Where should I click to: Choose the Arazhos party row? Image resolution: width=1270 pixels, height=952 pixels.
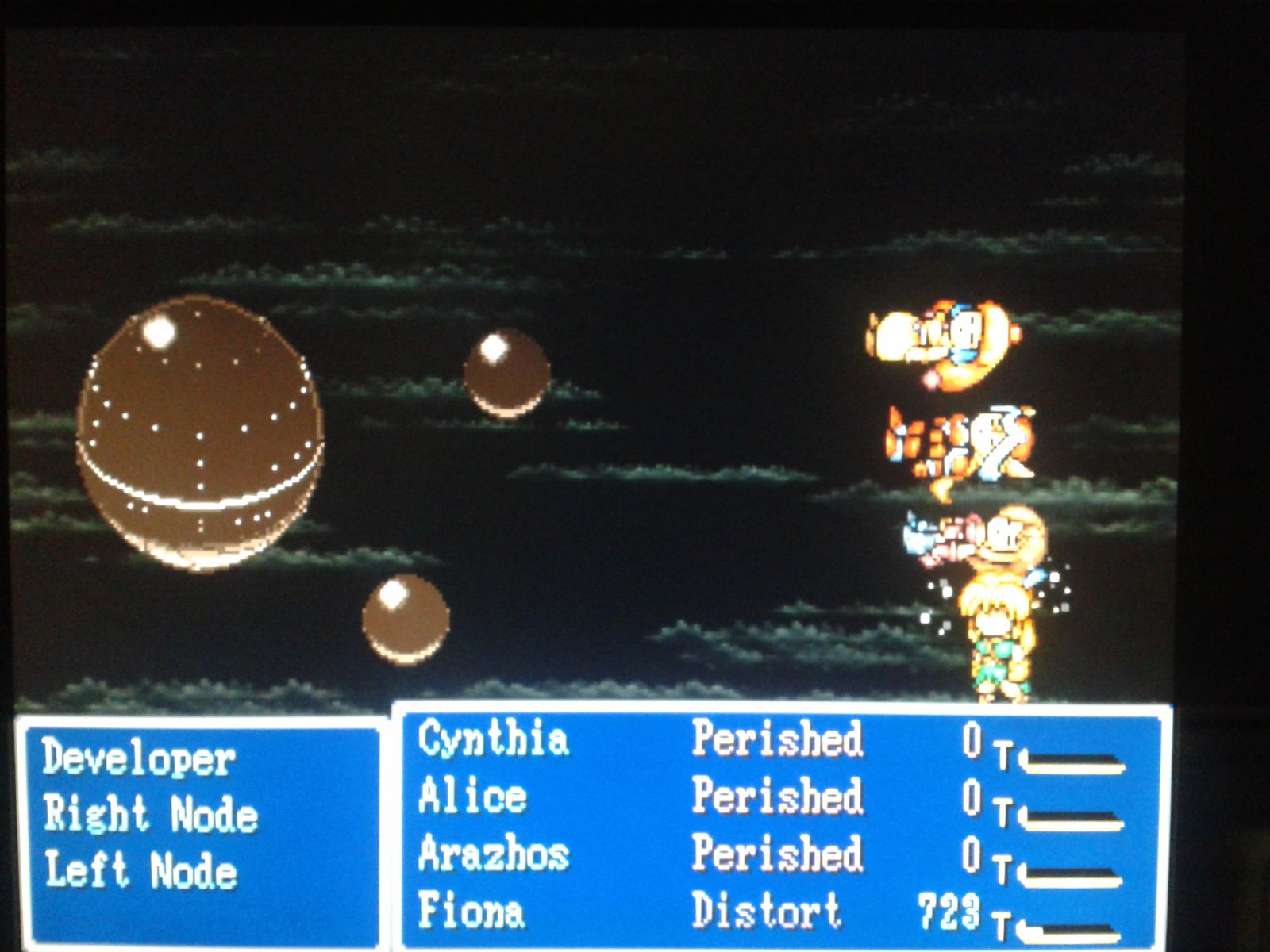[x=494, y=854]
